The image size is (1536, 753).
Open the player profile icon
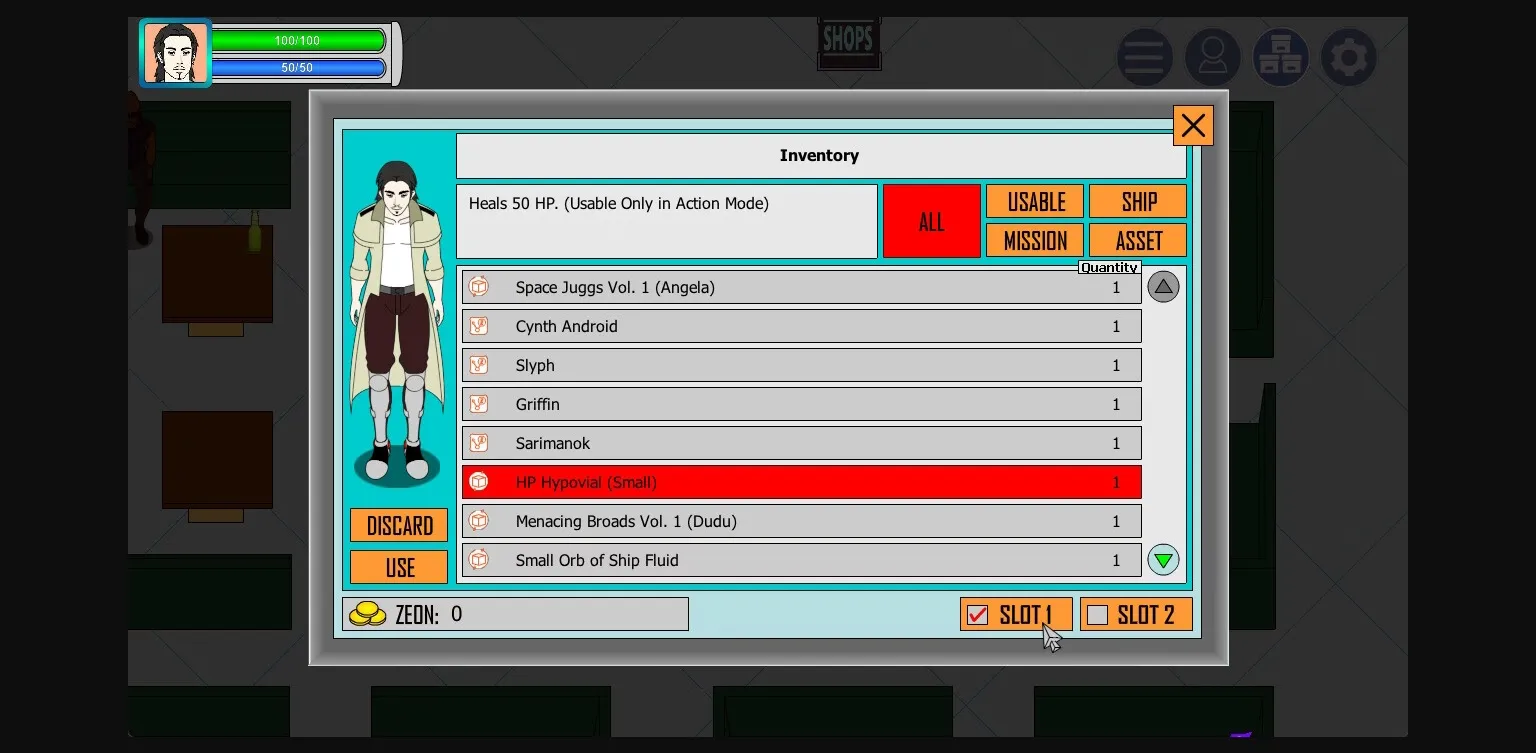(1213, 57)
